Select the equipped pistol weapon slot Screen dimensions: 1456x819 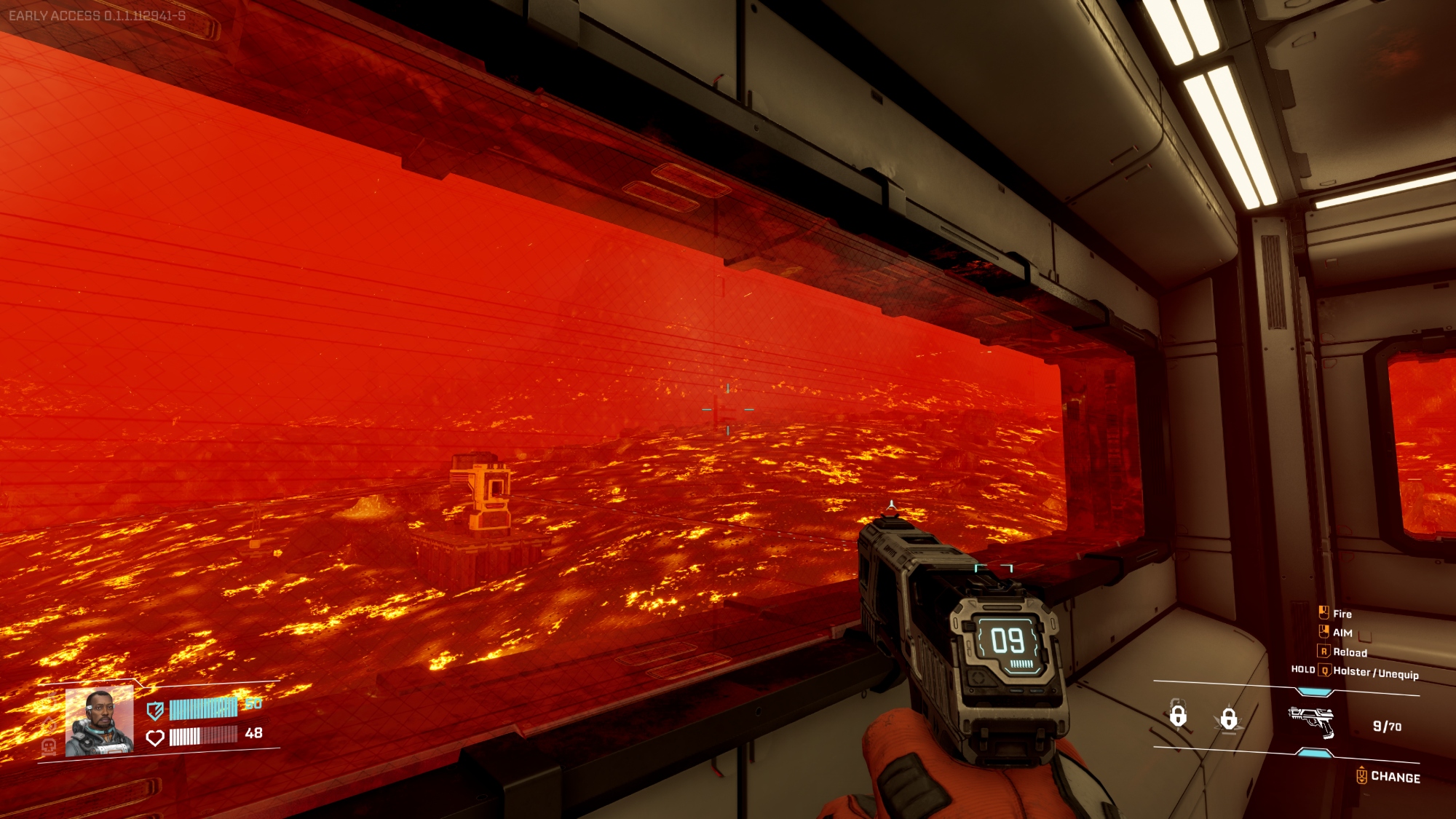1311,721
